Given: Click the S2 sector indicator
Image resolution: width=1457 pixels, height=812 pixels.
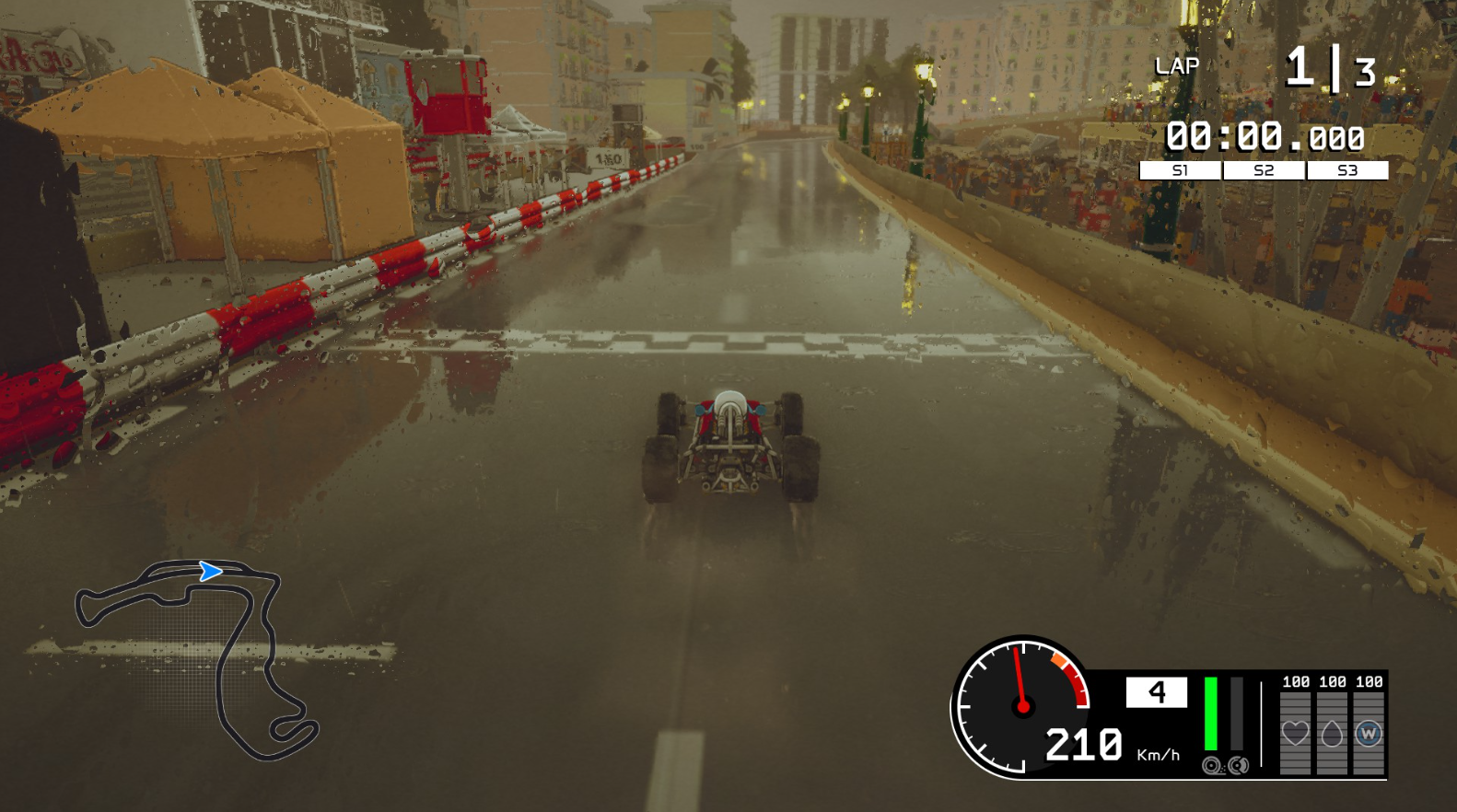Looking at the screenshot, I should tap(1264, 170).
